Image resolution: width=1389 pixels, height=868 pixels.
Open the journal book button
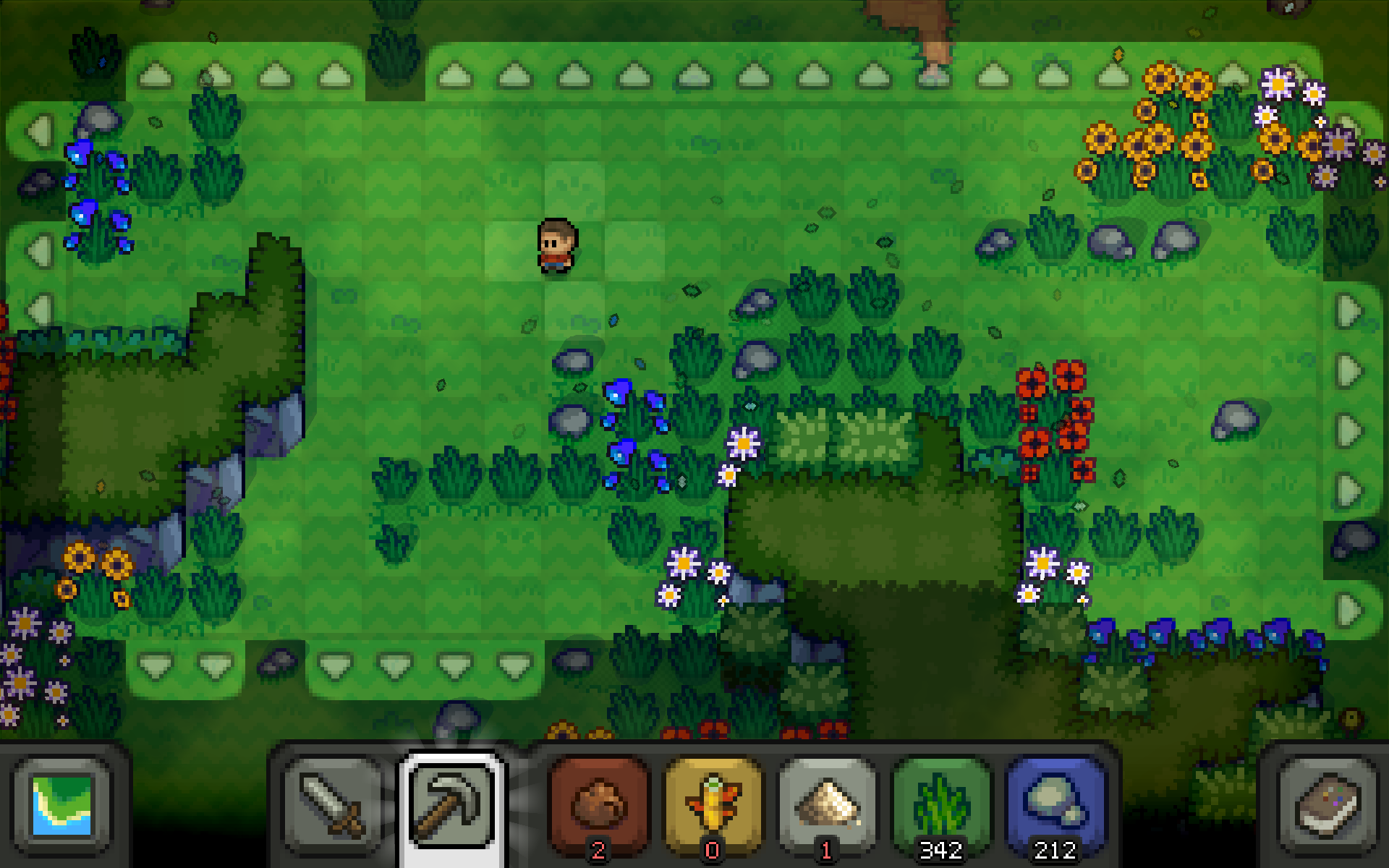point(1327,804)
